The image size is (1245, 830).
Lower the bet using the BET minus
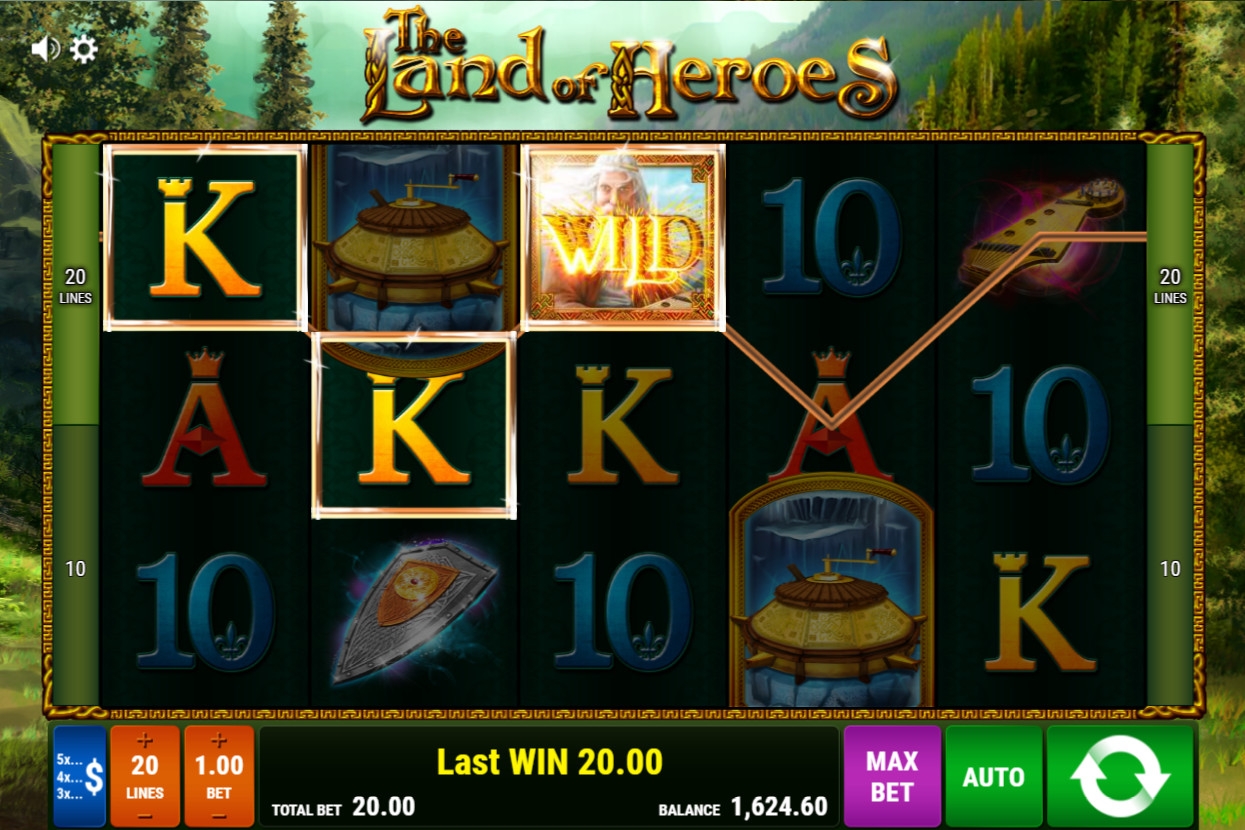coord(219,815)
